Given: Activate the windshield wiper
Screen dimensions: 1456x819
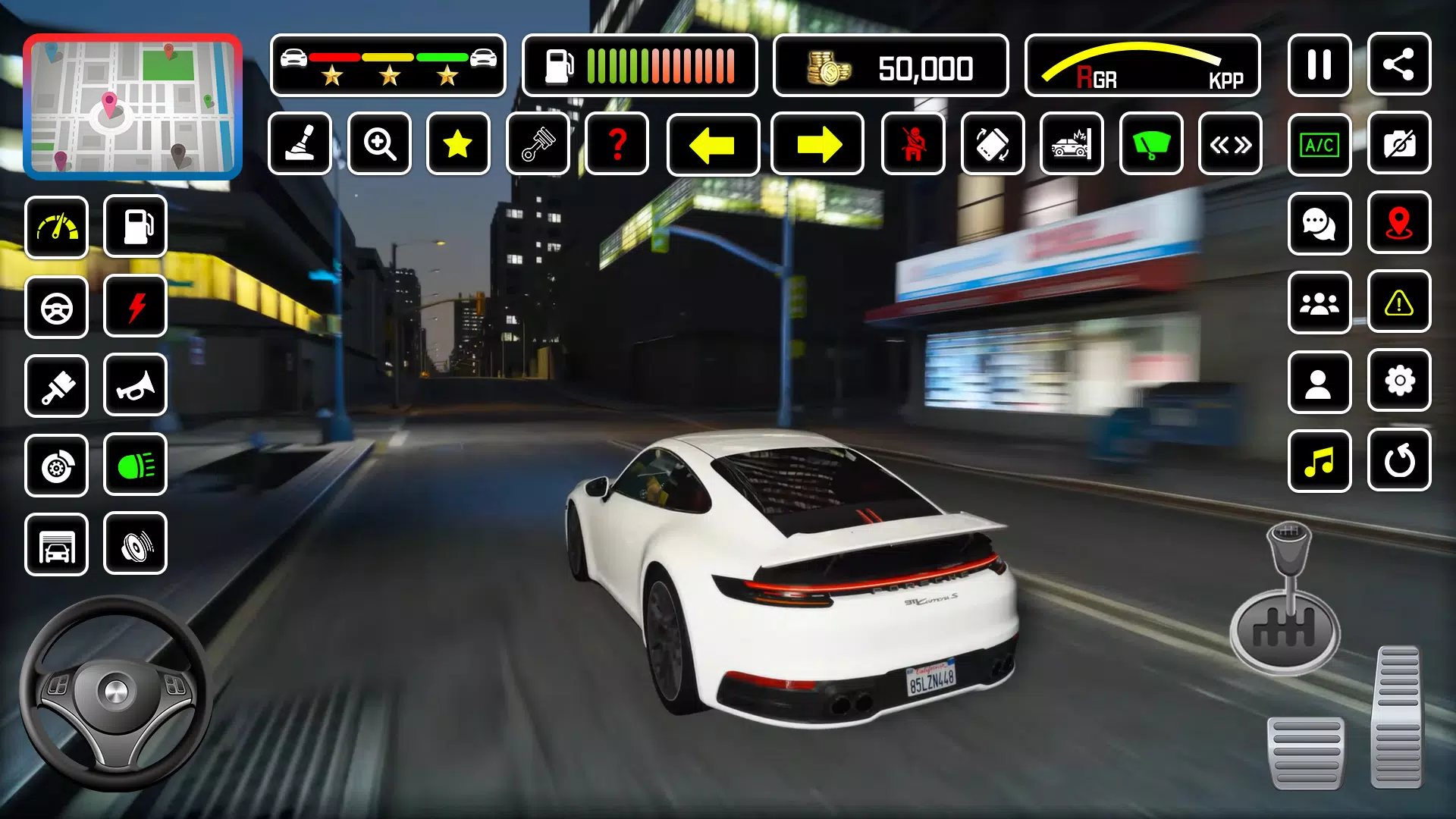Looking at the screenshot, I should (x=1152, y=144).
